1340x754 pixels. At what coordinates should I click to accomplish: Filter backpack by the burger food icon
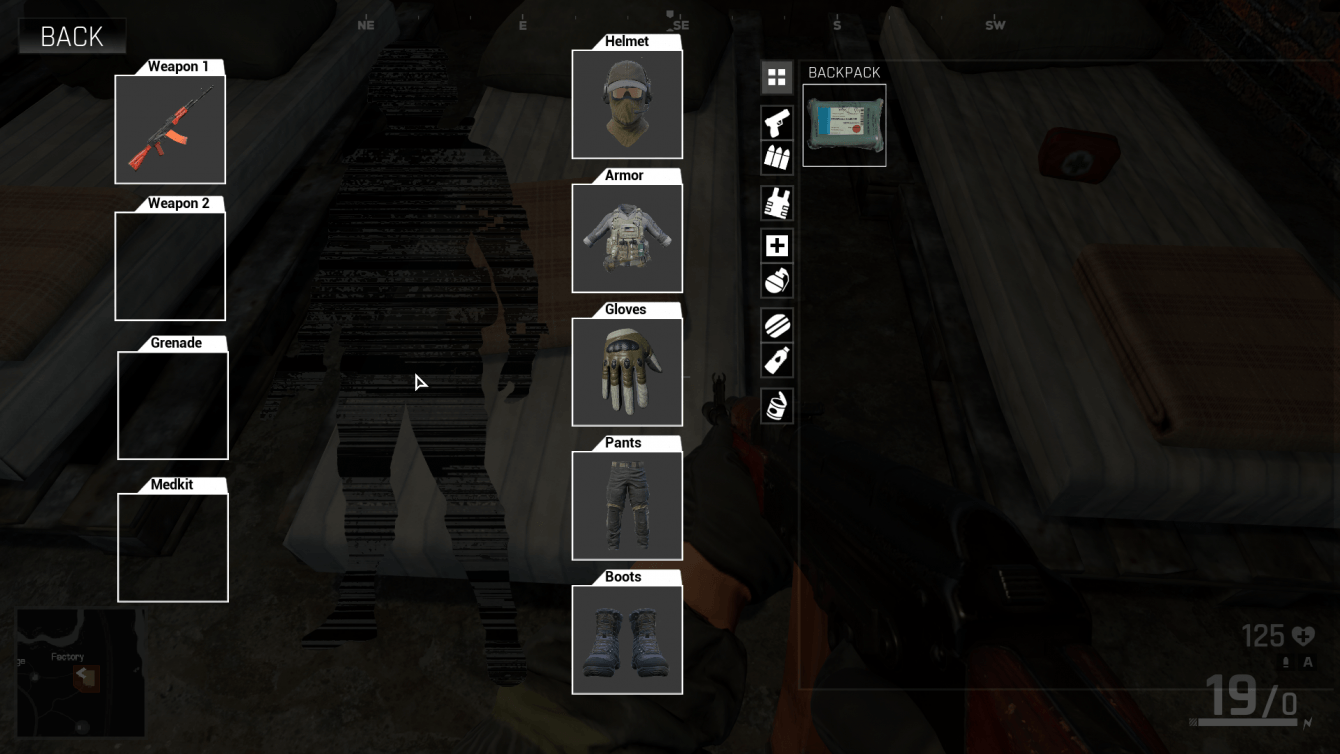pos(777,325)
